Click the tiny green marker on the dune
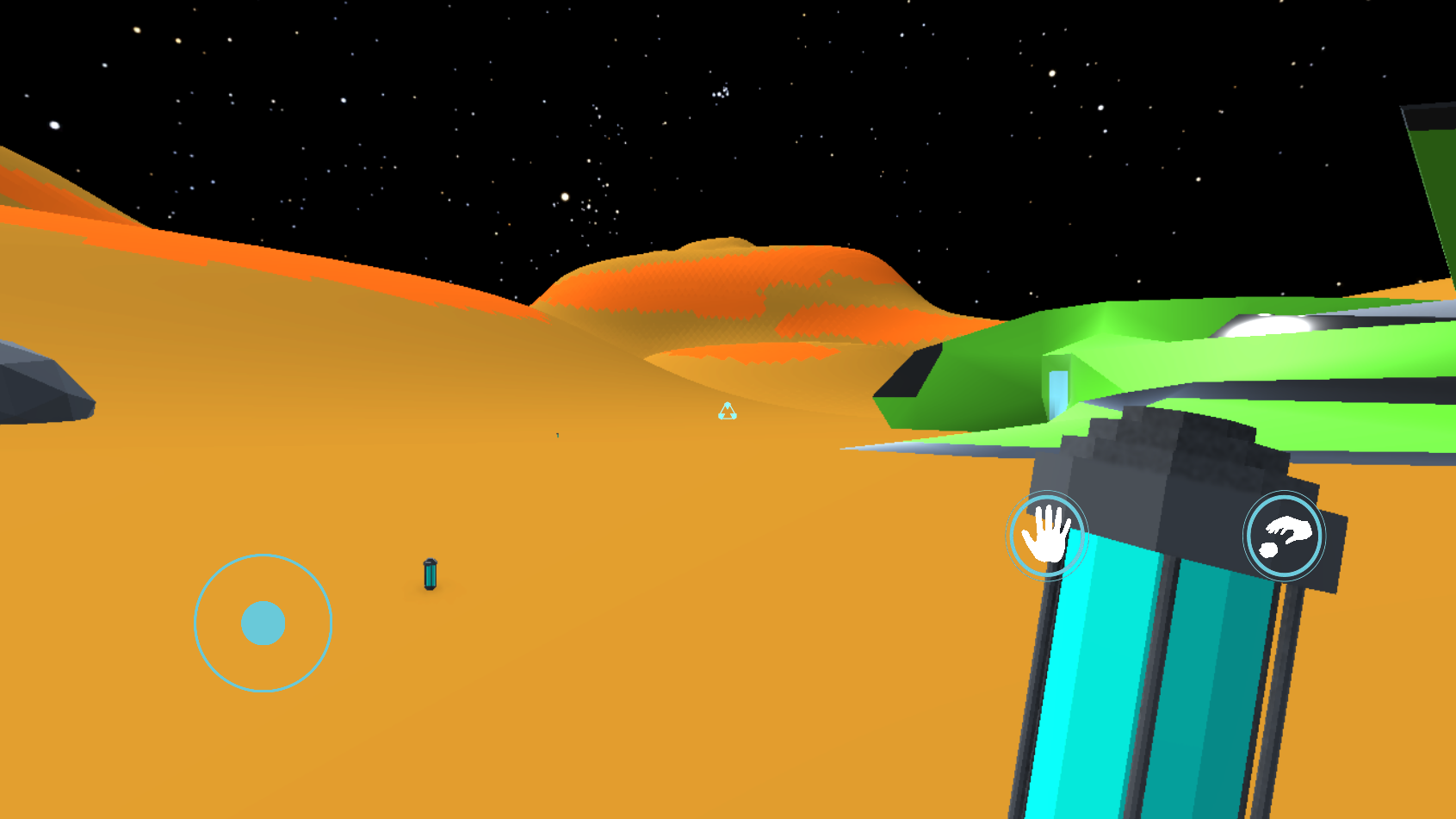 556,435
